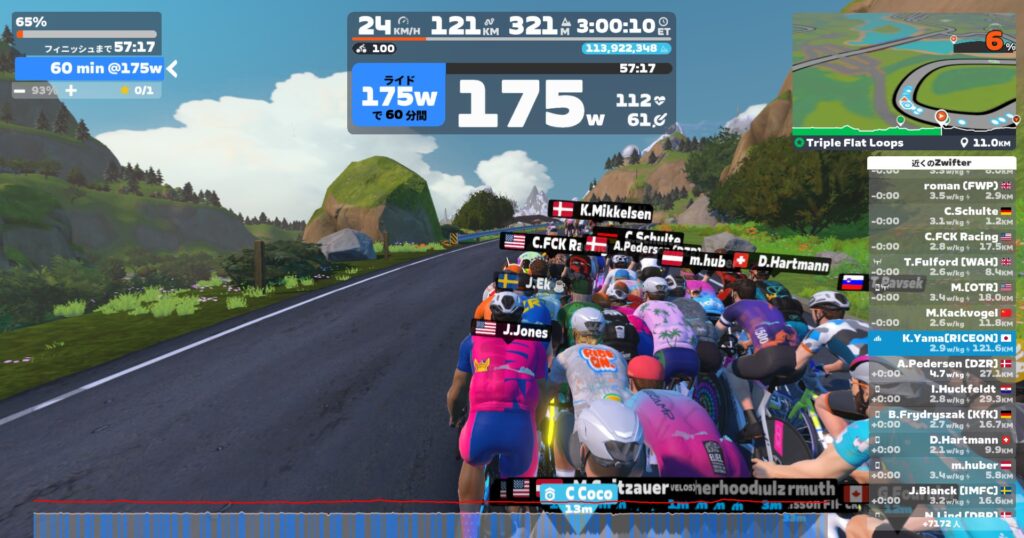Choose I.Huckfeldt from the rider list
This screenshot has height=538, width=1024.
tap(941, 393)
